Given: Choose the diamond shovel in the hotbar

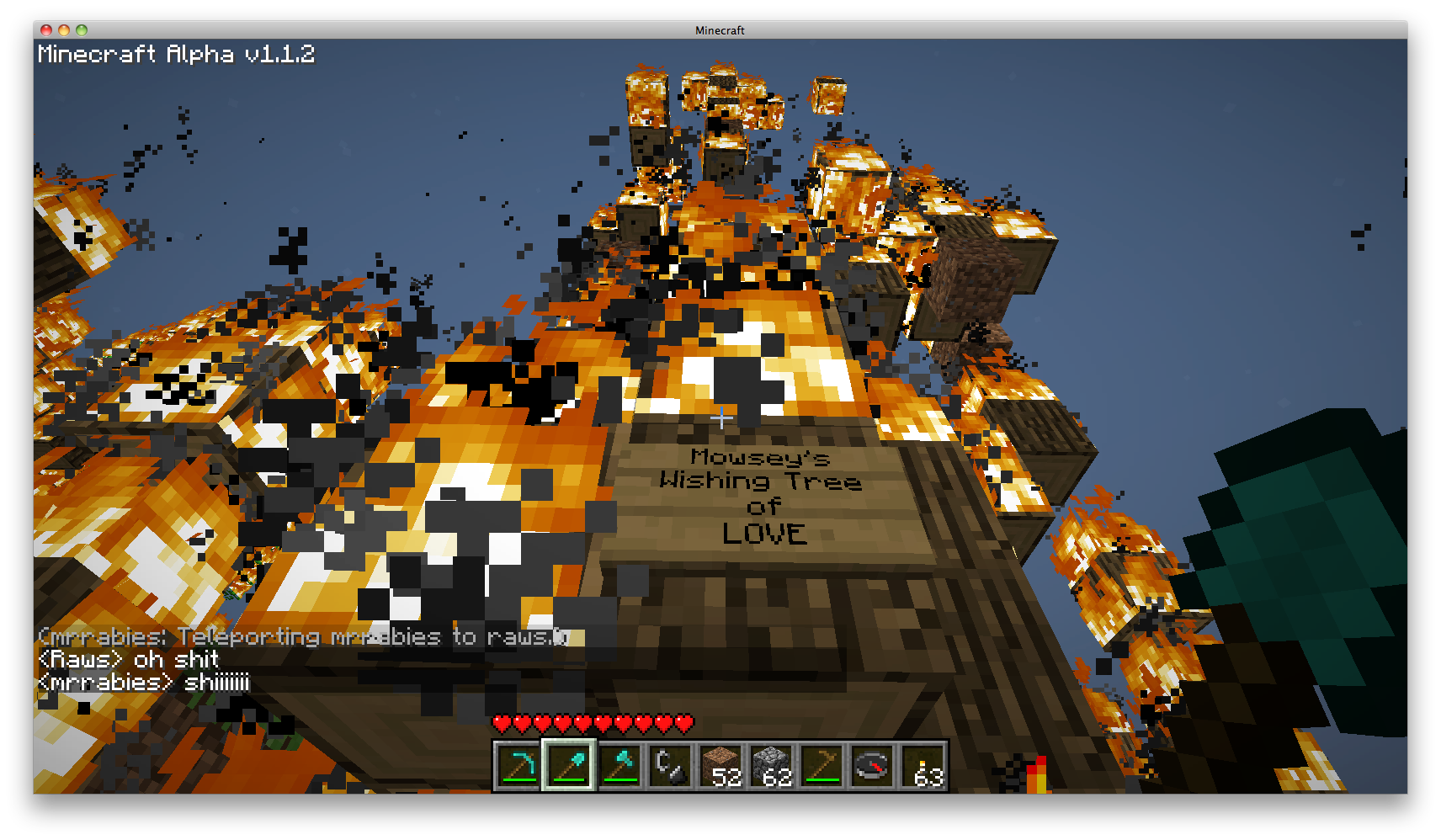Looking at the screenshot, I should 569,766.
